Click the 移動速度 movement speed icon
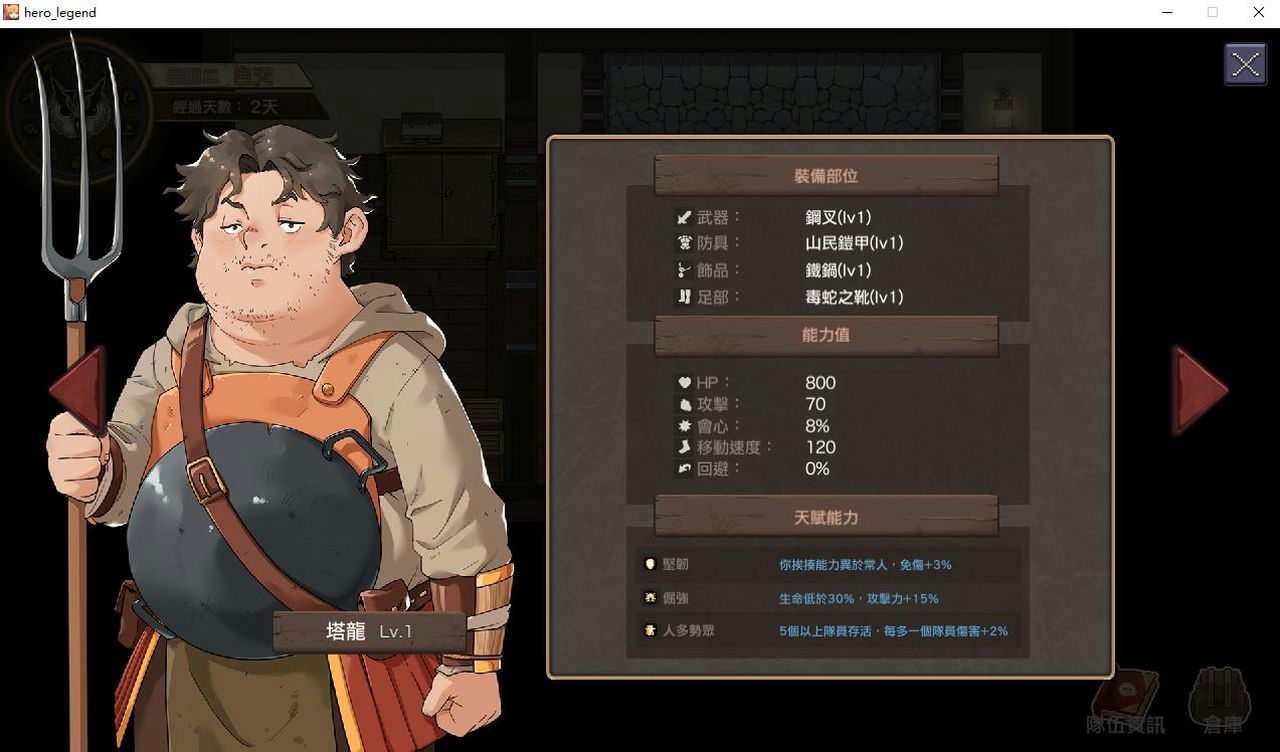 click(683, 448)
